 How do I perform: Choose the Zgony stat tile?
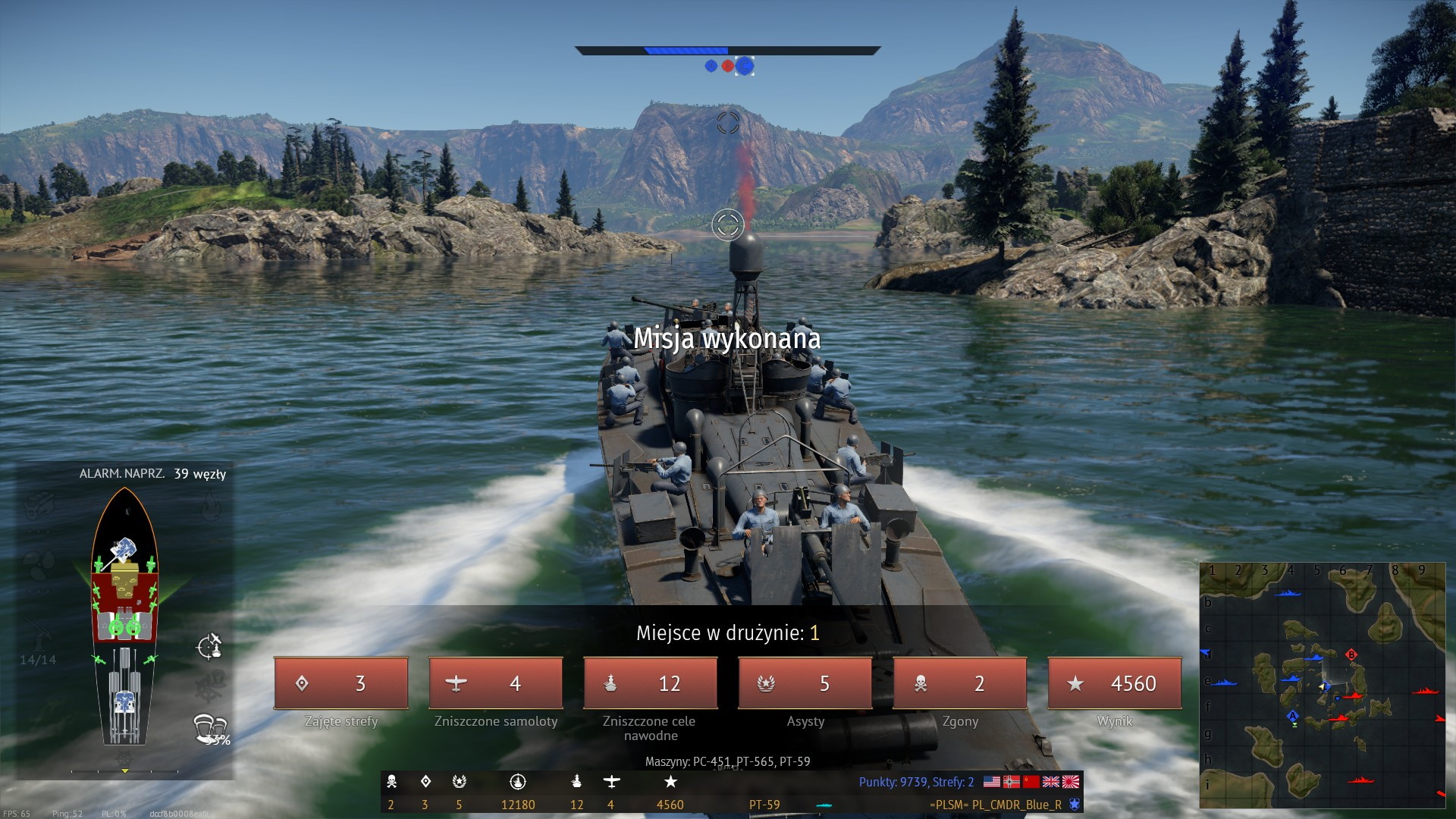[959, 683]
